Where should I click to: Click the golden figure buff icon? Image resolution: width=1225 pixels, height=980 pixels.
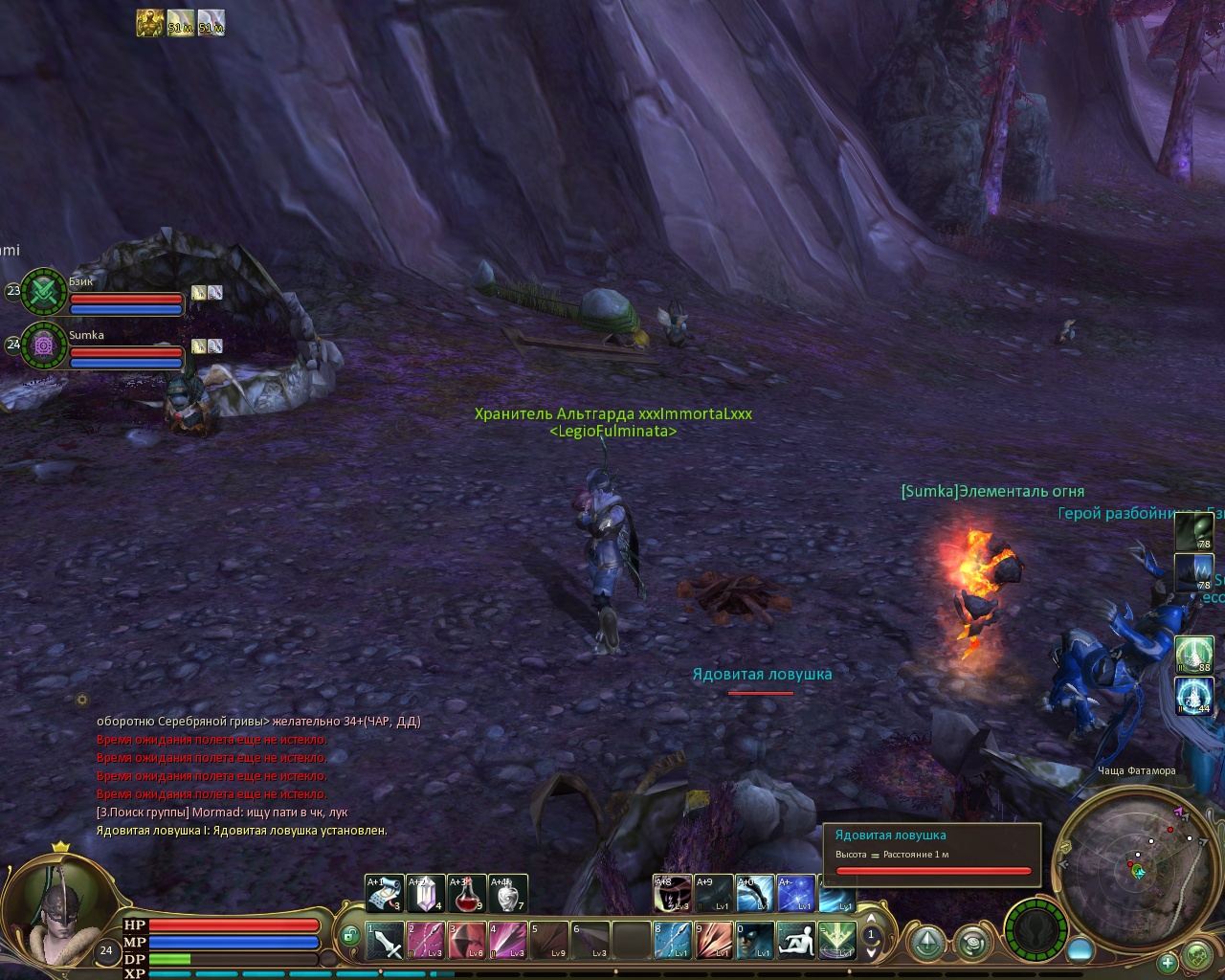(x=149, y=23)
